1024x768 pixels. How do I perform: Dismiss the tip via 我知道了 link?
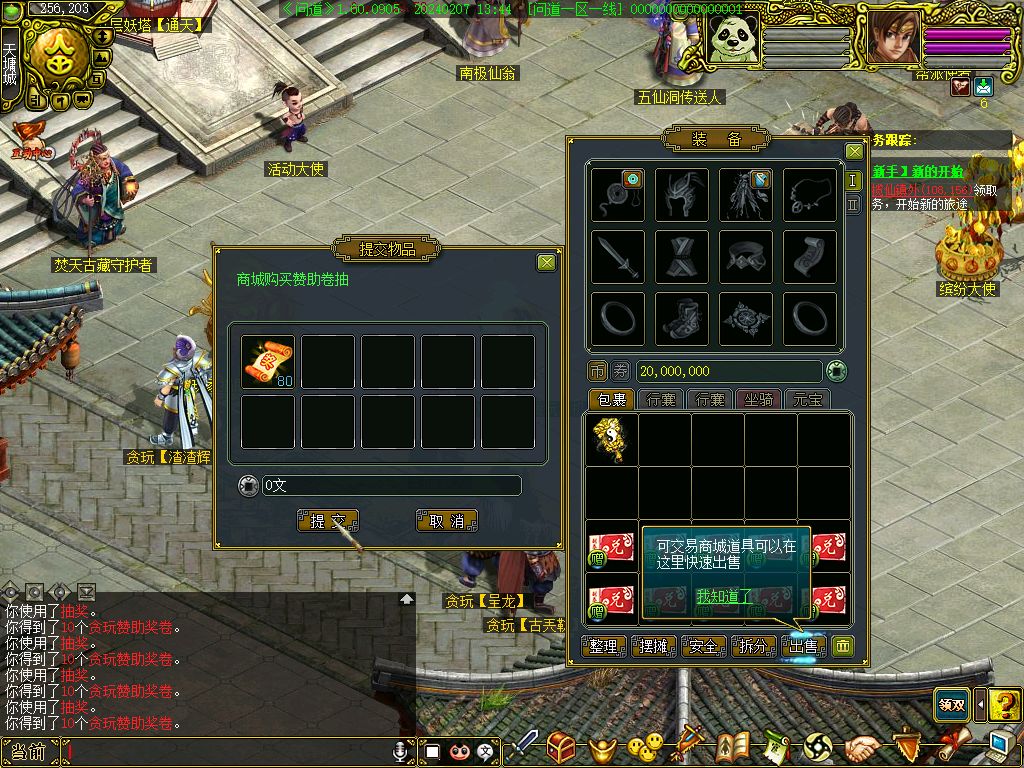point(723,596)
